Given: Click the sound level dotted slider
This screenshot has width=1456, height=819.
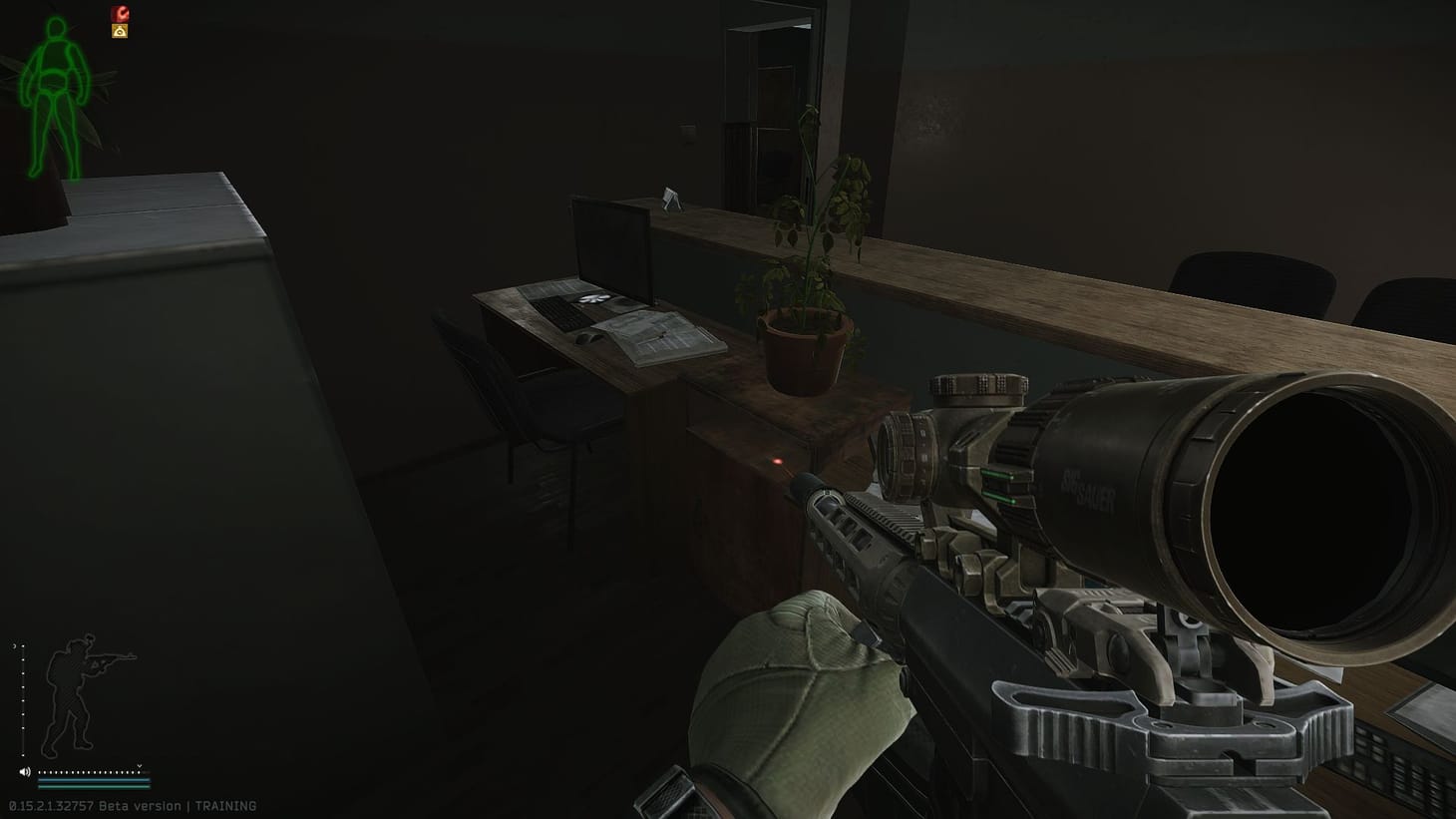Looking at the screenshot, I should (88, 772).
